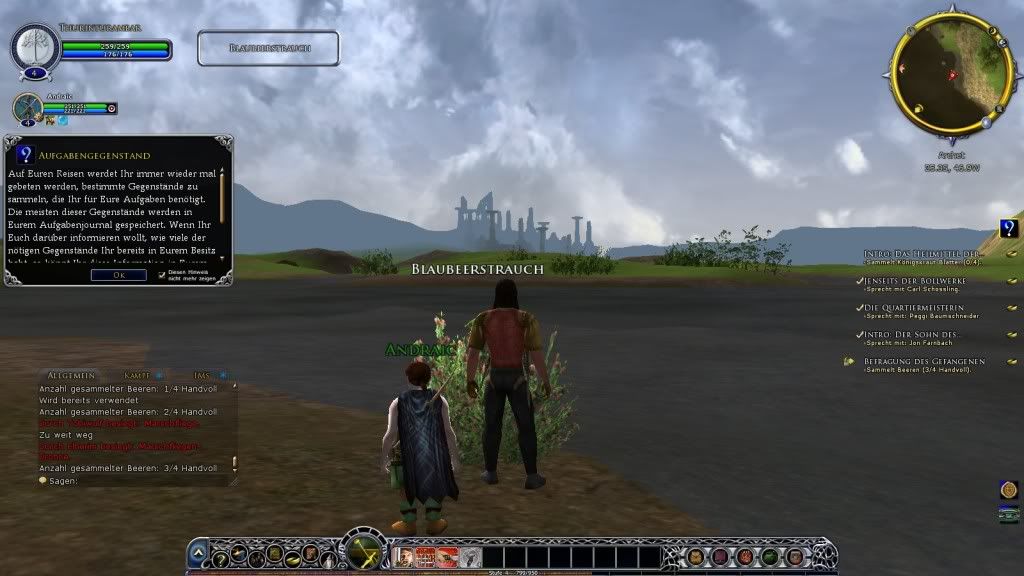The width and height of the screenshot is (1024, 576).
Task: Open the question mark help toolbar icon
Action: coord(220,557)
